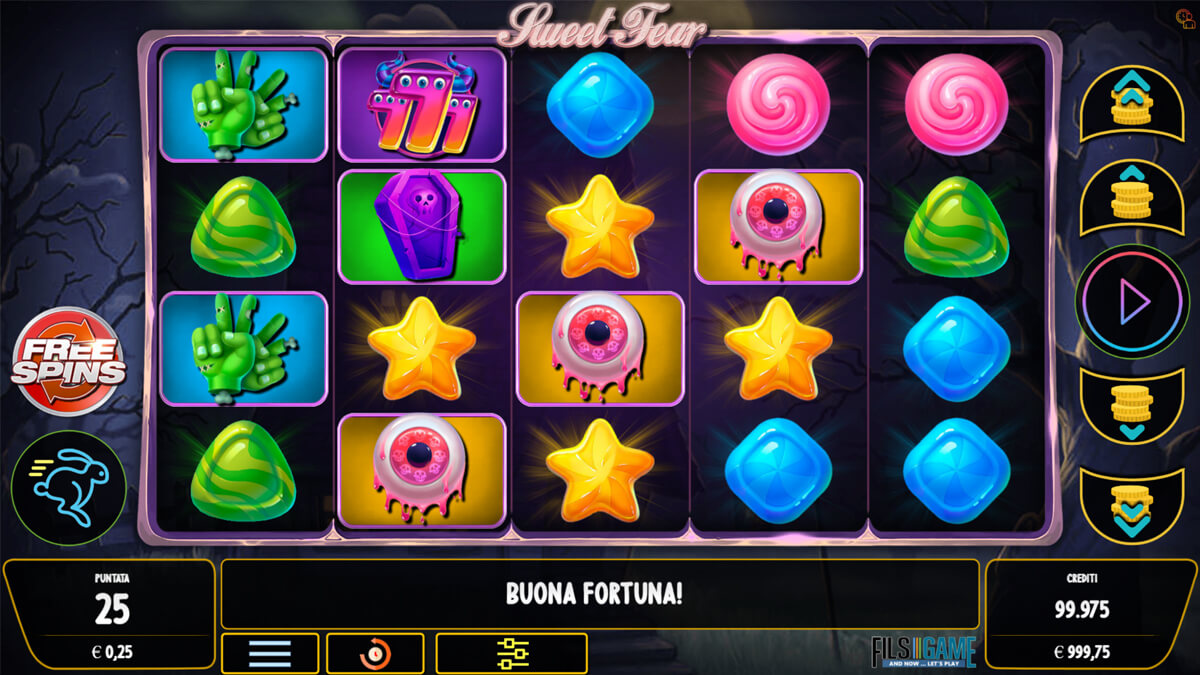Toggle the rabbit turbo spin mode
1200x675 pixels.
coord(69,489)
